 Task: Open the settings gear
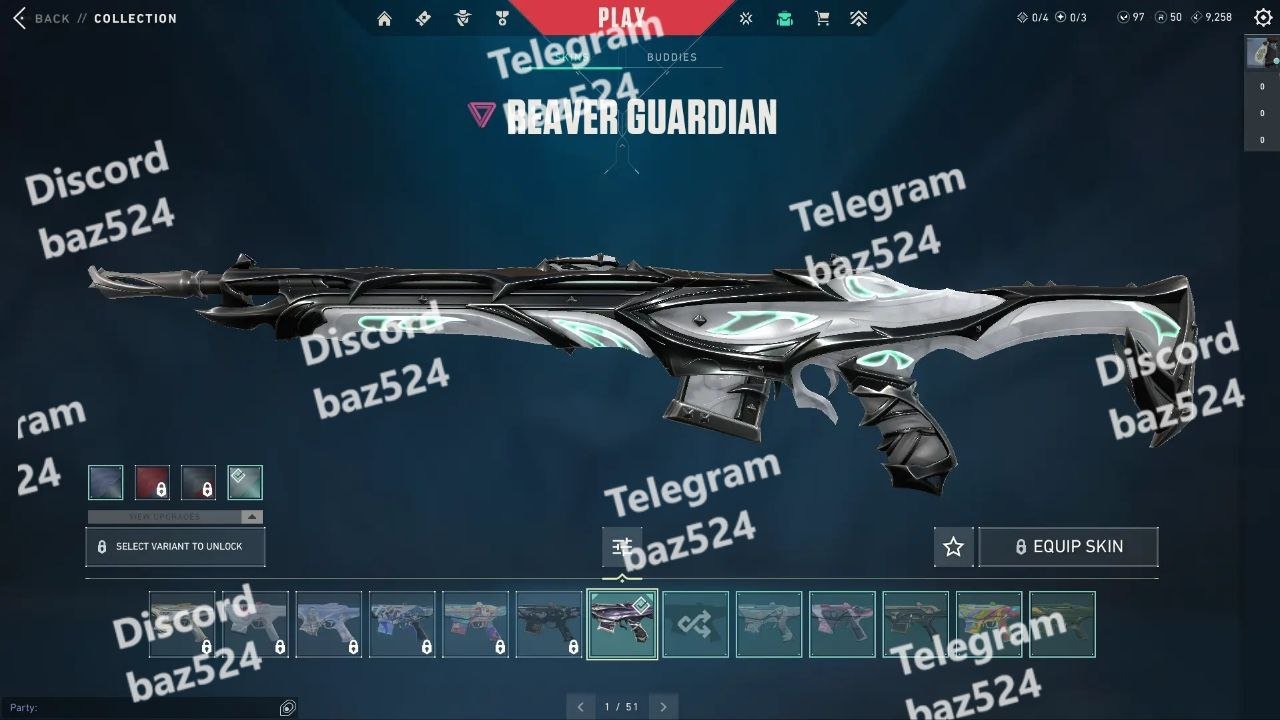[x=1263, y=18]
